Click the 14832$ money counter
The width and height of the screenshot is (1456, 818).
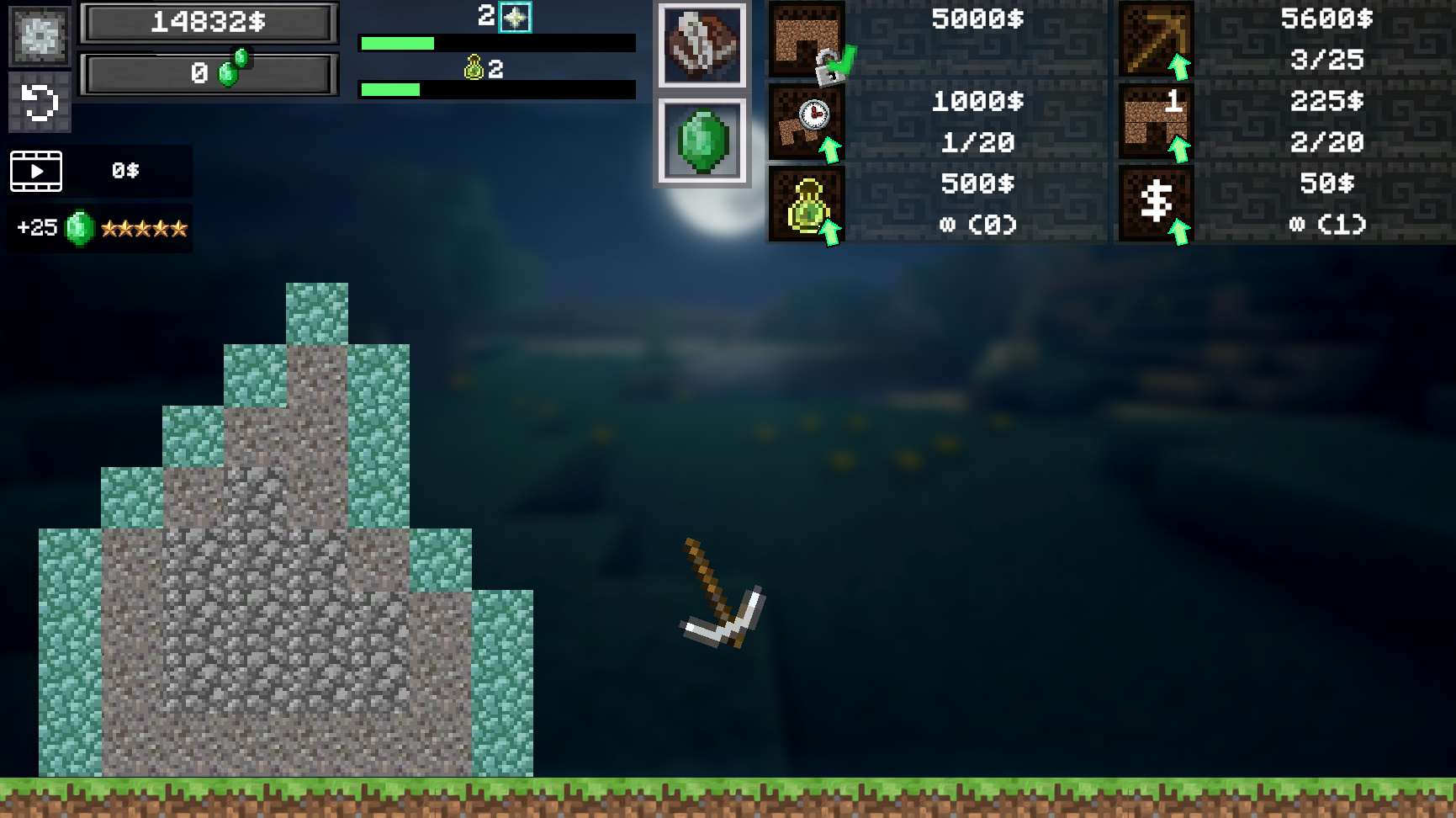click(x=207, y=23)
